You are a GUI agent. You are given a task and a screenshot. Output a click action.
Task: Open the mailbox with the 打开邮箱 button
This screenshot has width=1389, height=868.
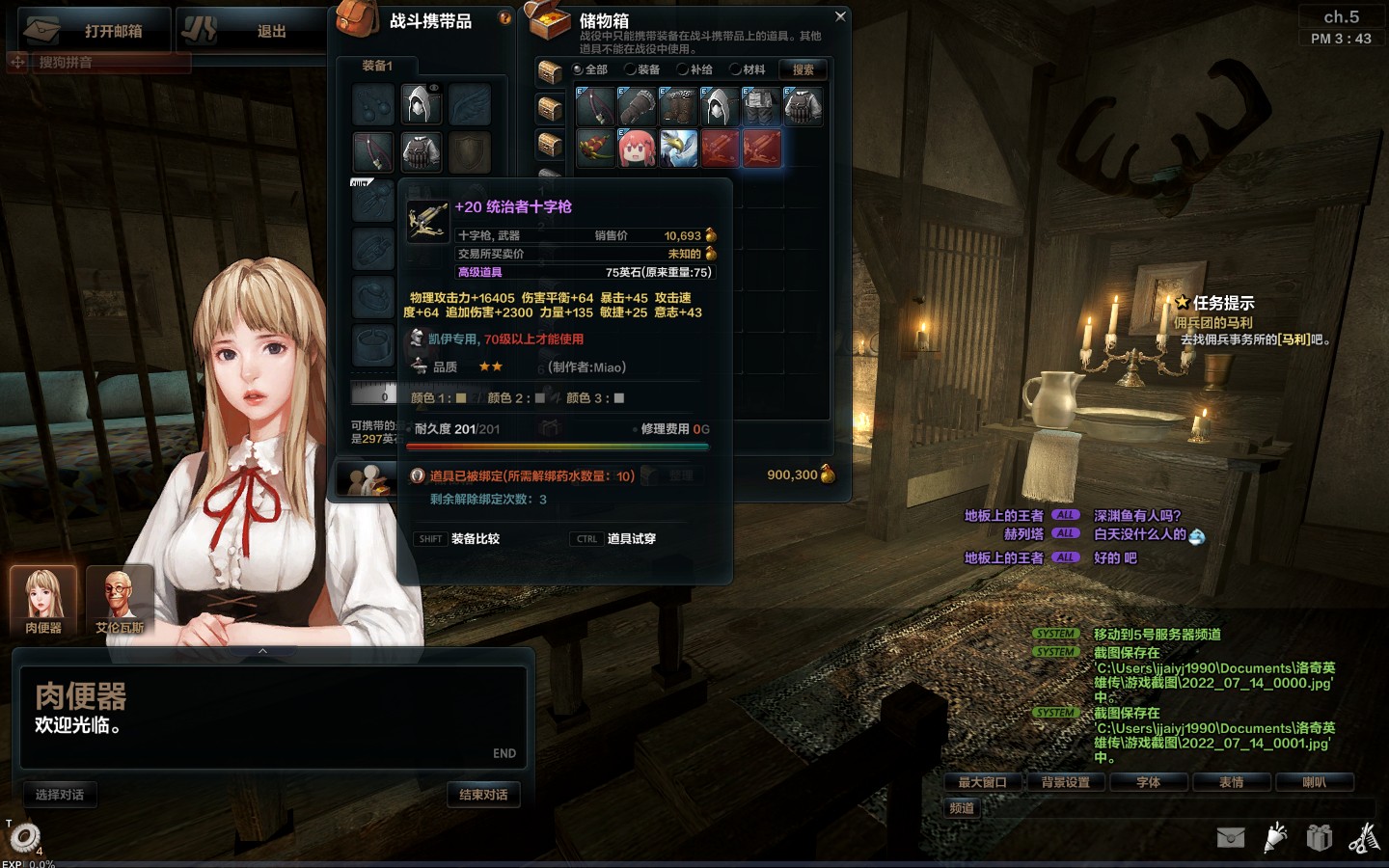pyautogui.click(x=95, y=31)
